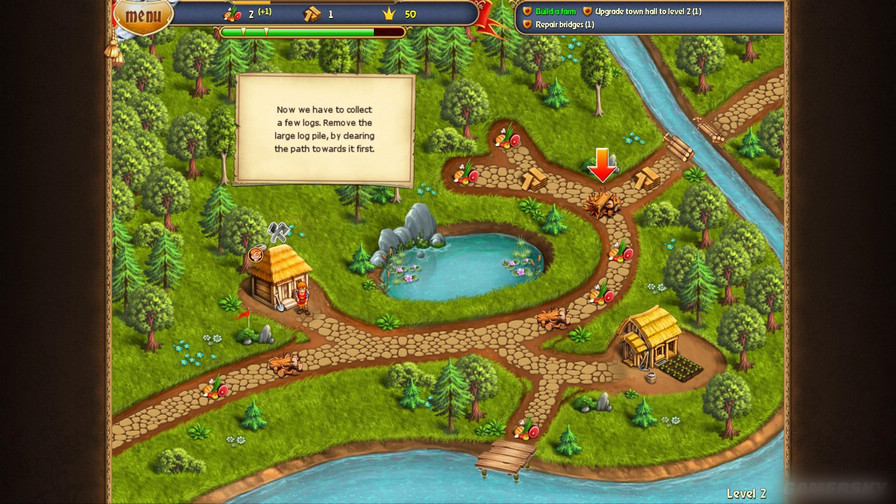Select the 'Build a farm' objective
Viewport: 896px width, 504px height.
click(x=554, y=11)
